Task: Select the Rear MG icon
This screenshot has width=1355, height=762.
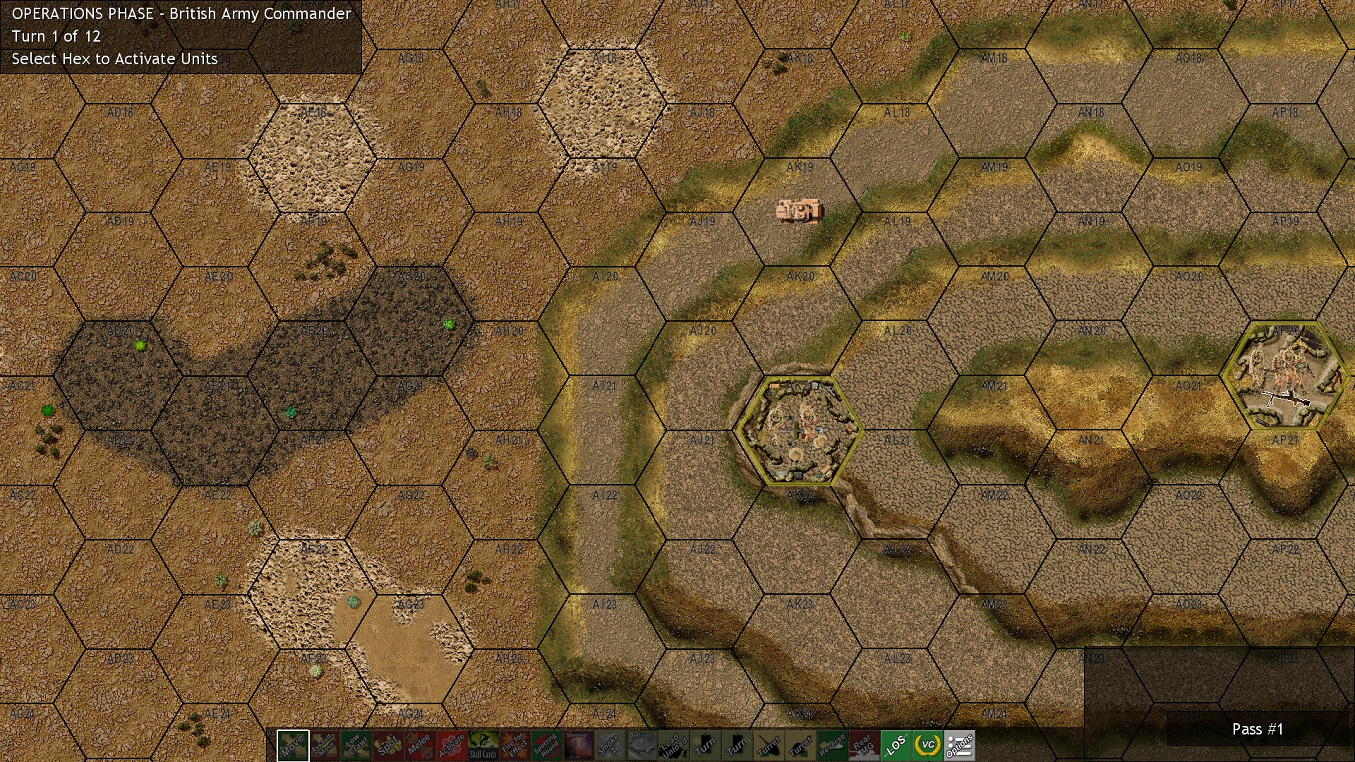Action: point(864,746)
